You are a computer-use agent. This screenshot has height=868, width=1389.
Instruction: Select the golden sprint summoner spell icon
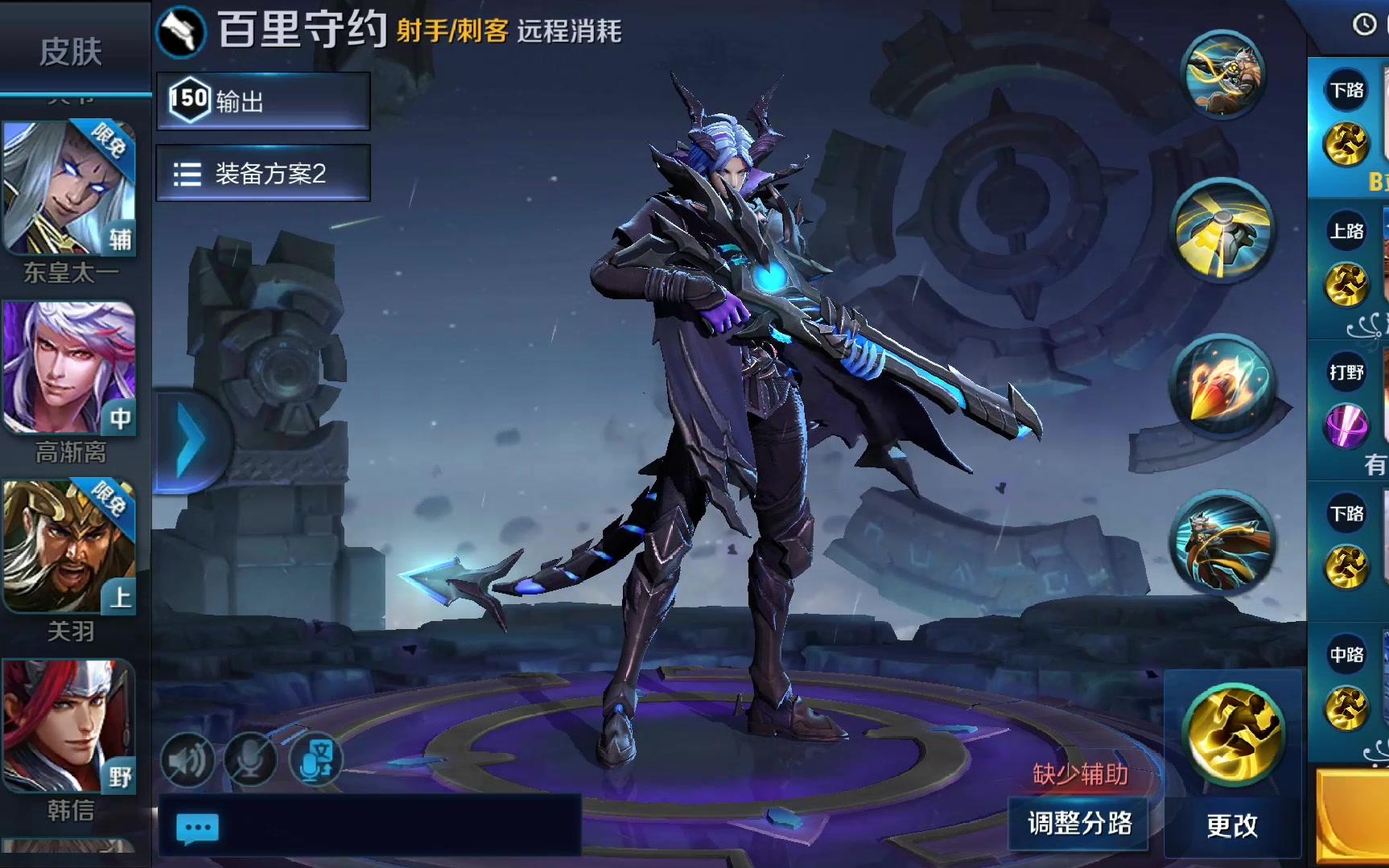click(1232, 732)
